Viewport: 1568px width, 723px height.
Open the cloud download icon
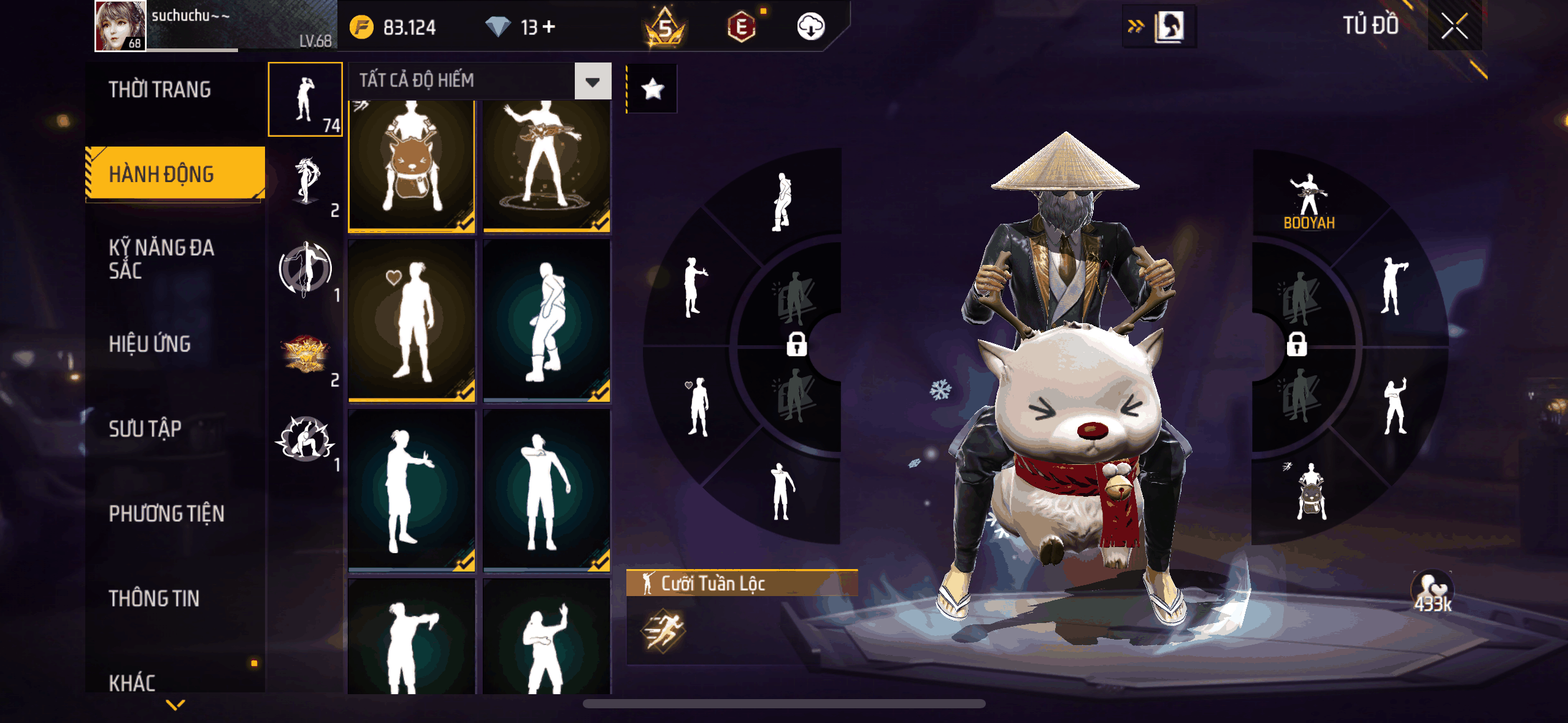[810, 26]
